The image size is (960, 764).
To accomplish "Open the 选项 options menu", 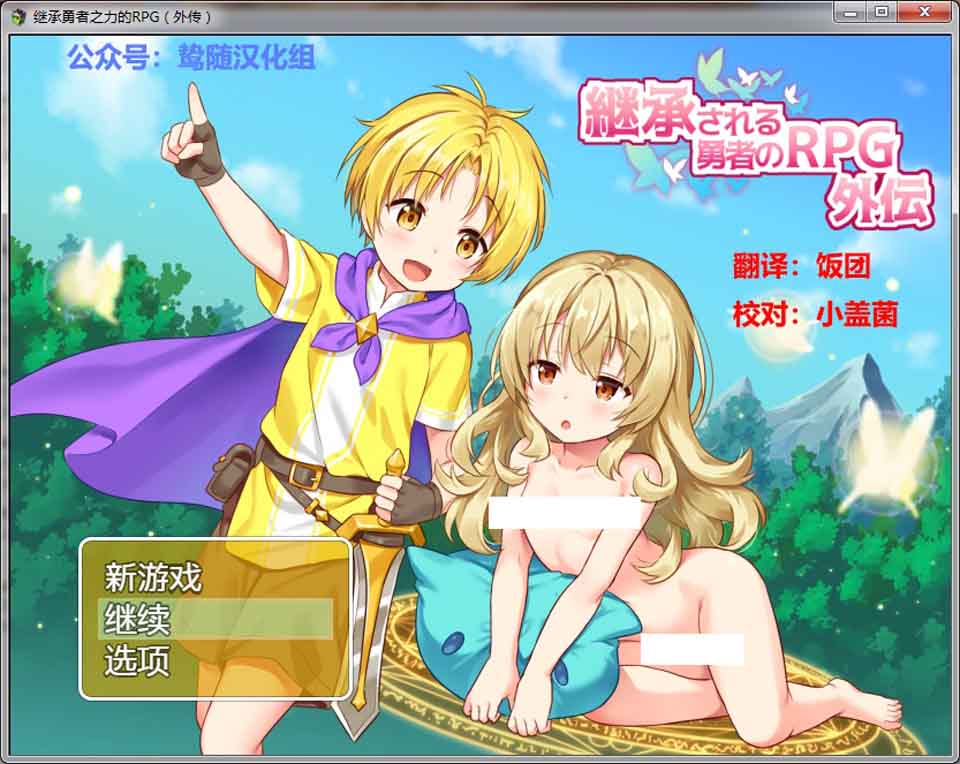I will pos(138,661).
